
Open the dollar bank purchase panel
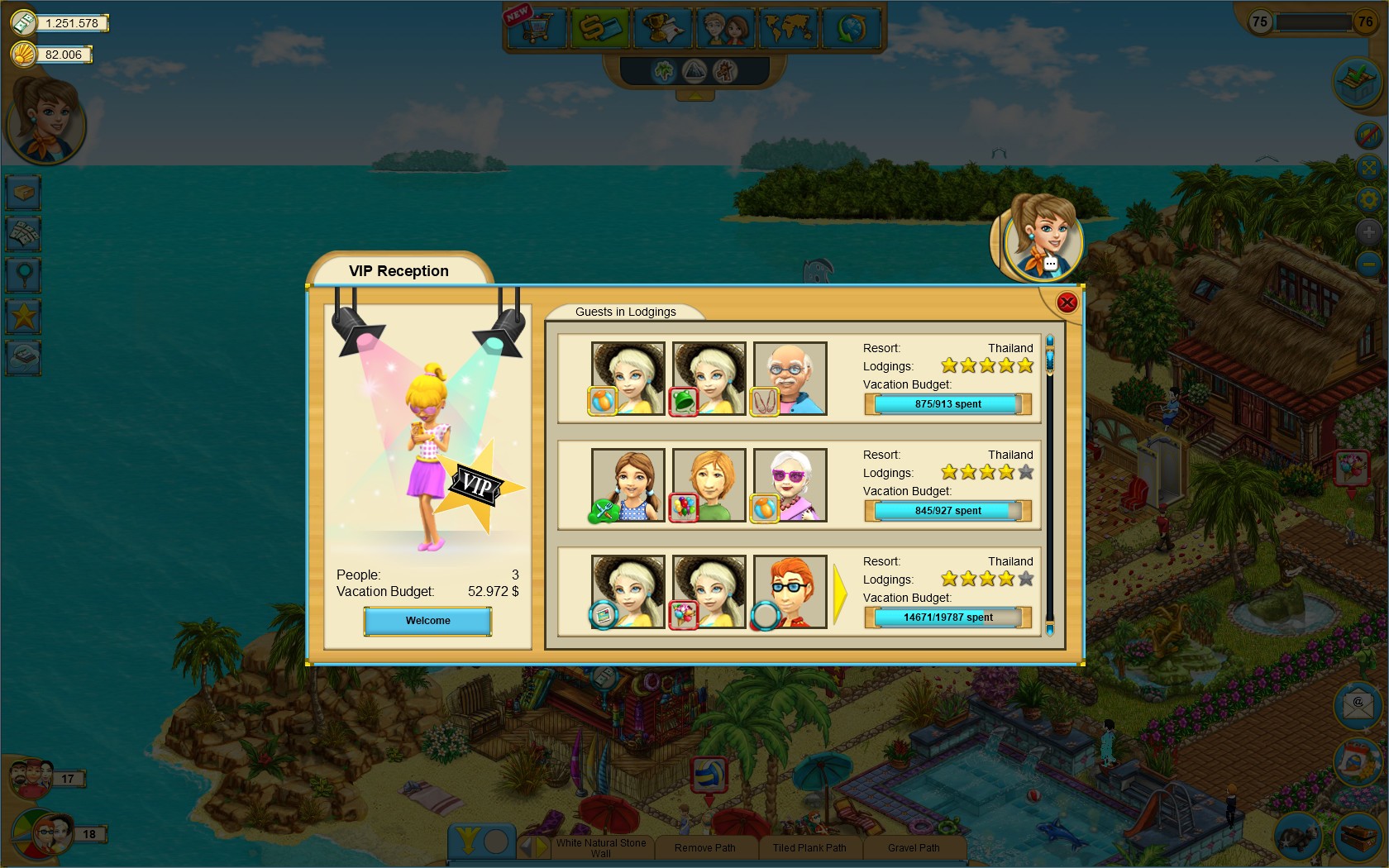click(x=599, y=27)
